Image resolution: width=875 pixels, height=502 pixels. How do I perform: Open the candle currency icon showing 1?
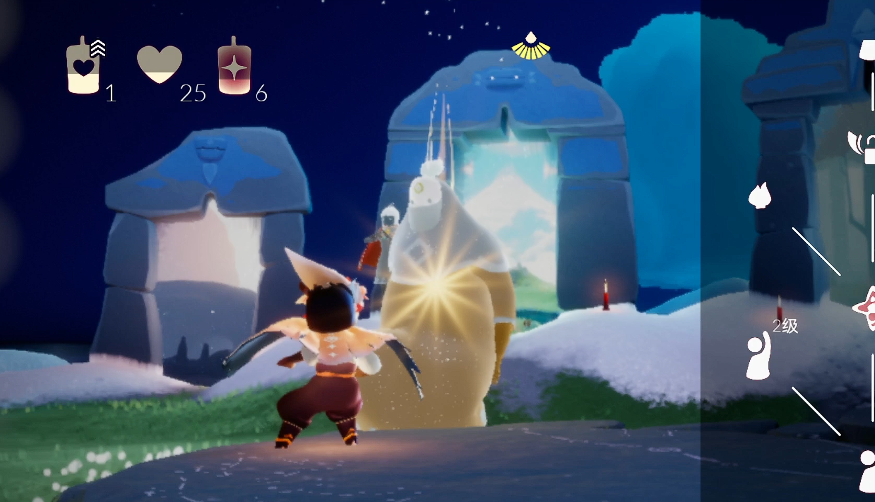click(83, 67)
